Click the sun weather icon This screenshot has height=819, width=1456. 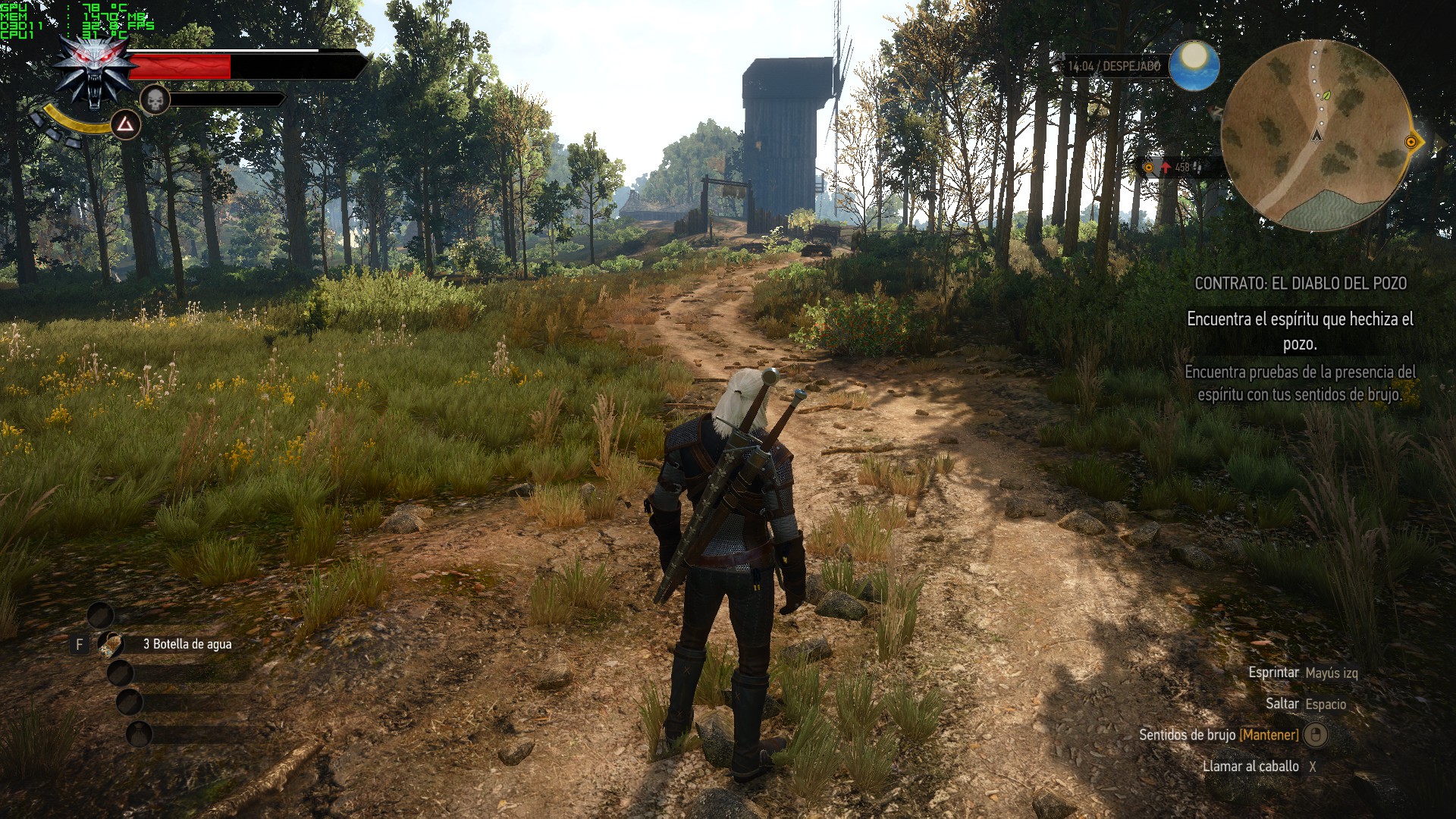(1194, 65)
